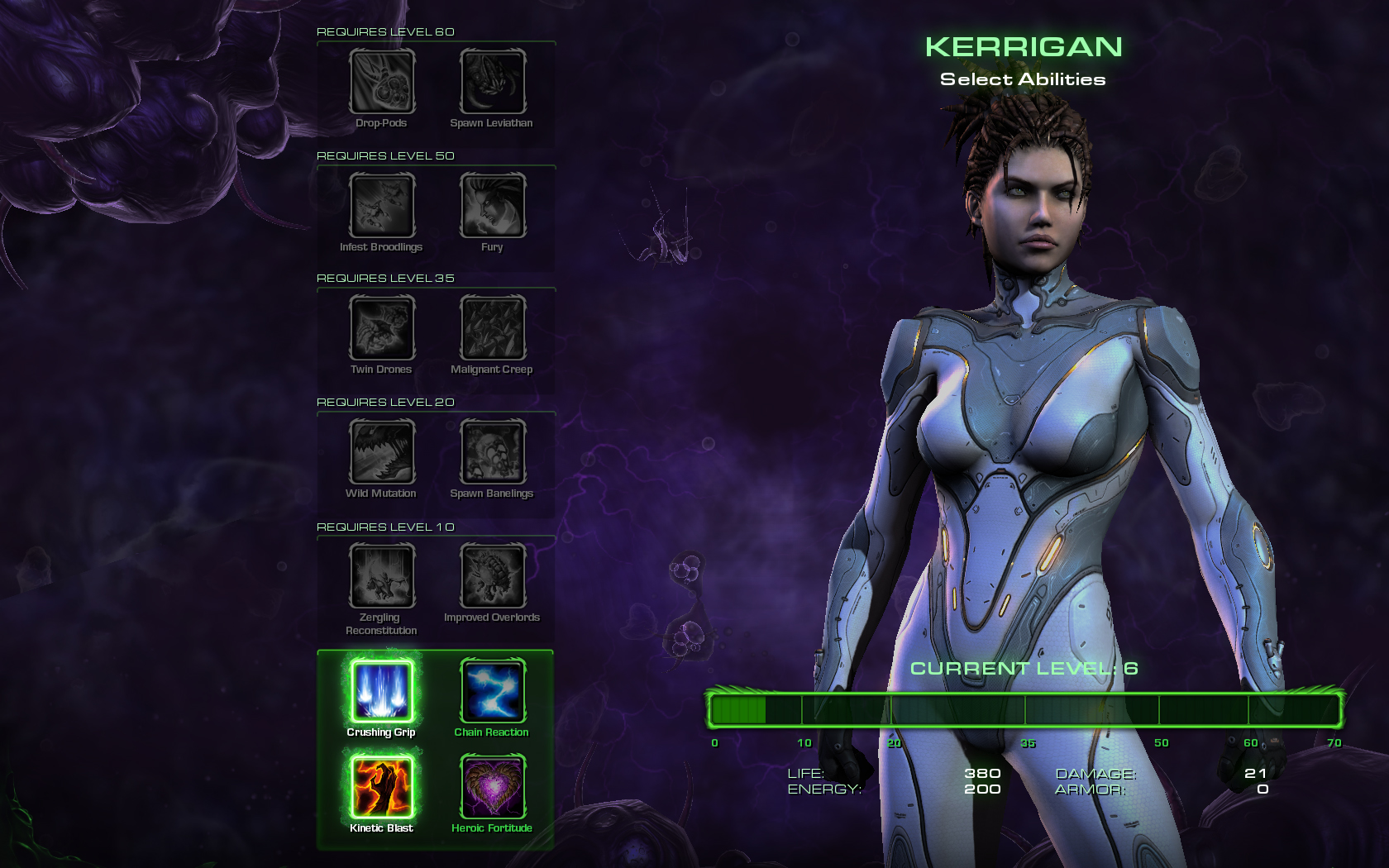Image resolution: width=1389 pixels, height=868 pixels.
Task: Click the Zergling Reconstitution ability icon
Action: 381,575
